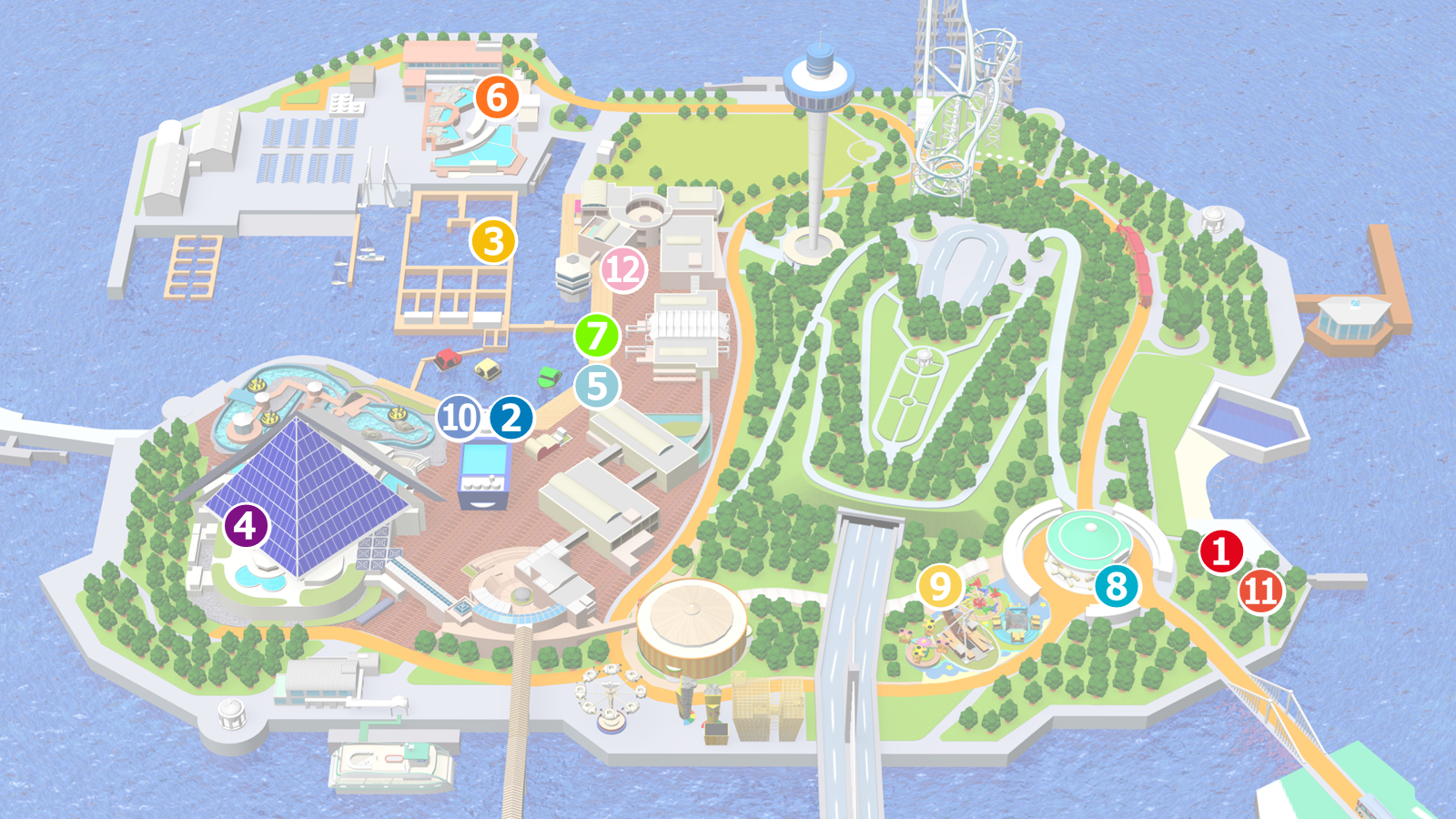Select the light blue number 5 marker
This screenshot has width=1456, height=819.
[597, 387]
